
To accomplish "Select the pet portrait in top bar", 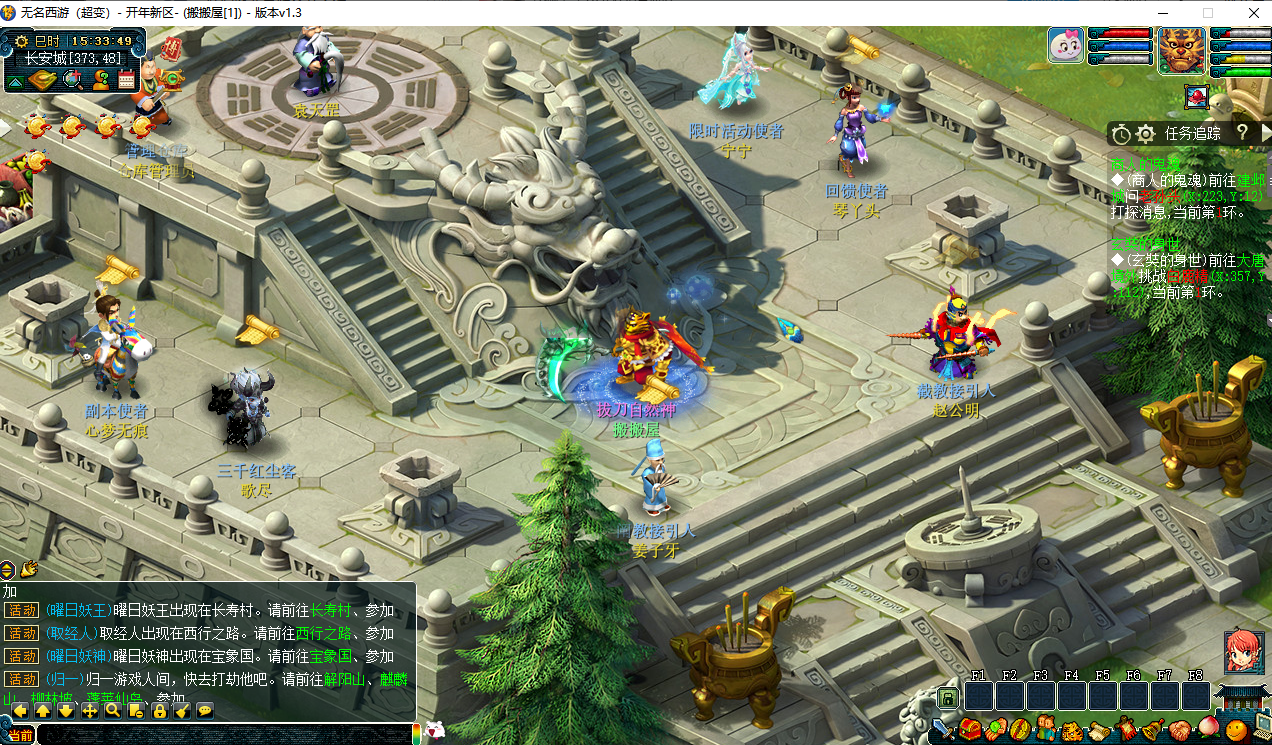I will click(x=1066, y=45).
